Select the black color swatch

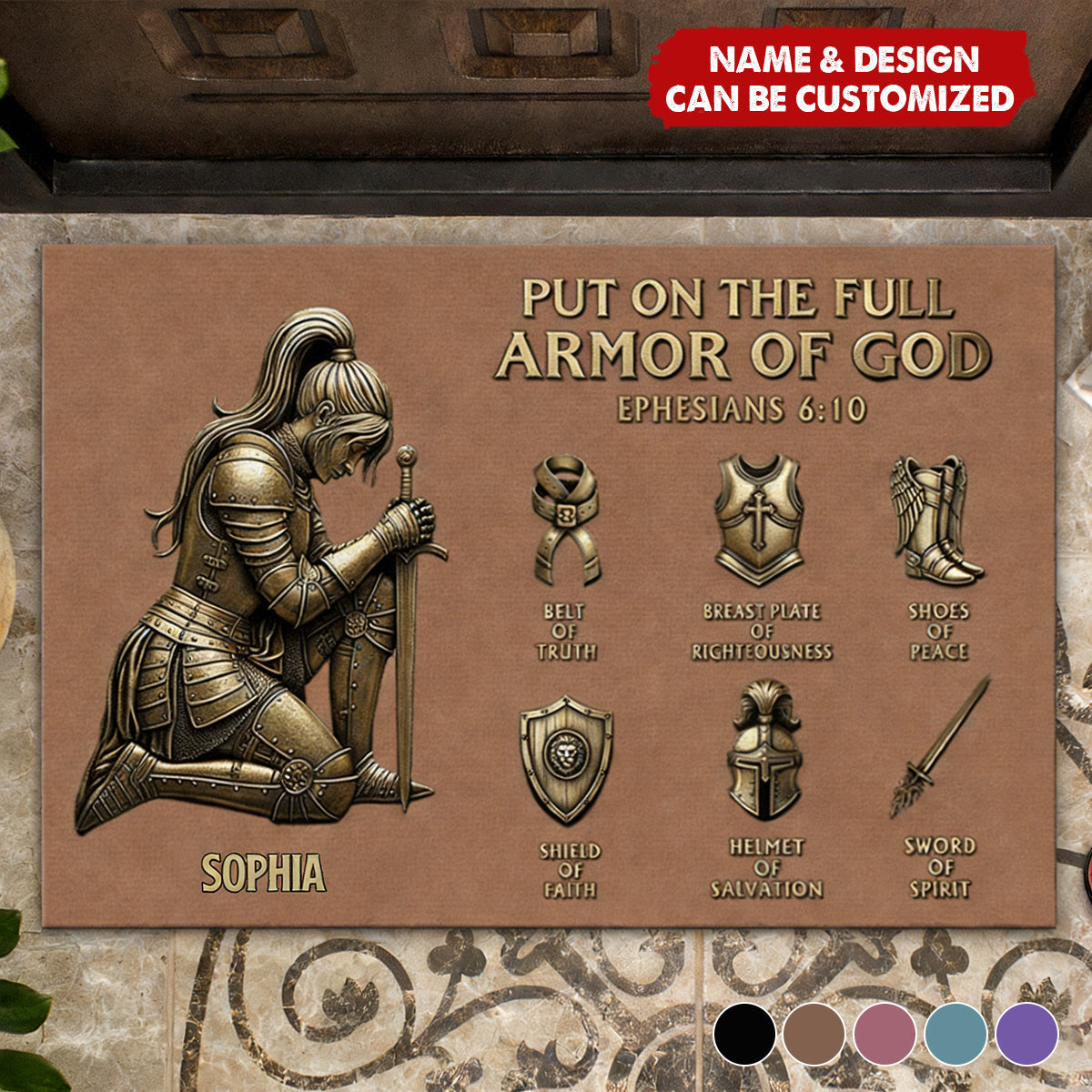tap(744, 1035)
